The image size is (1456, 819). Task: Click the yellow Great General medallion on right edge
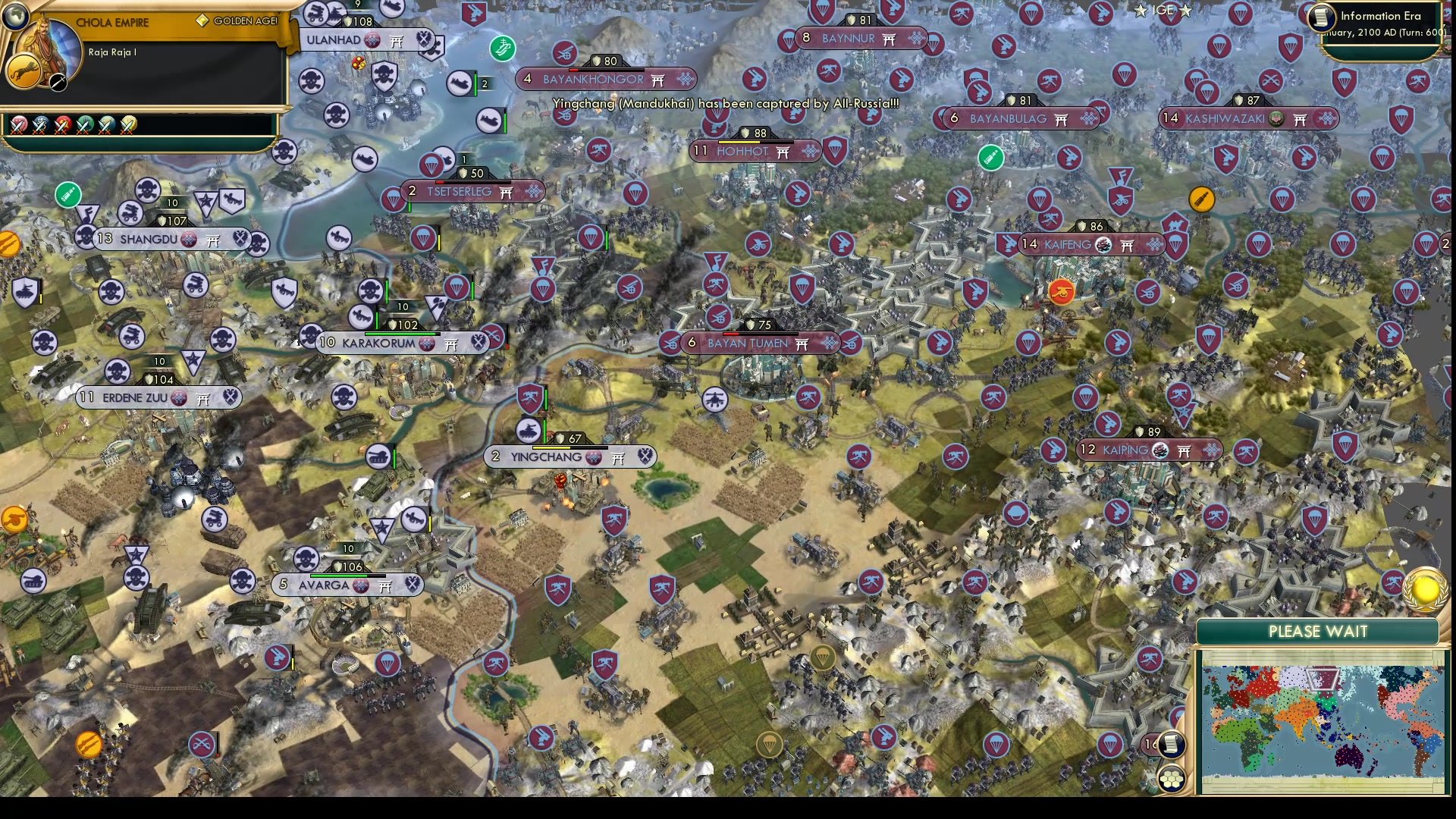1424,588
